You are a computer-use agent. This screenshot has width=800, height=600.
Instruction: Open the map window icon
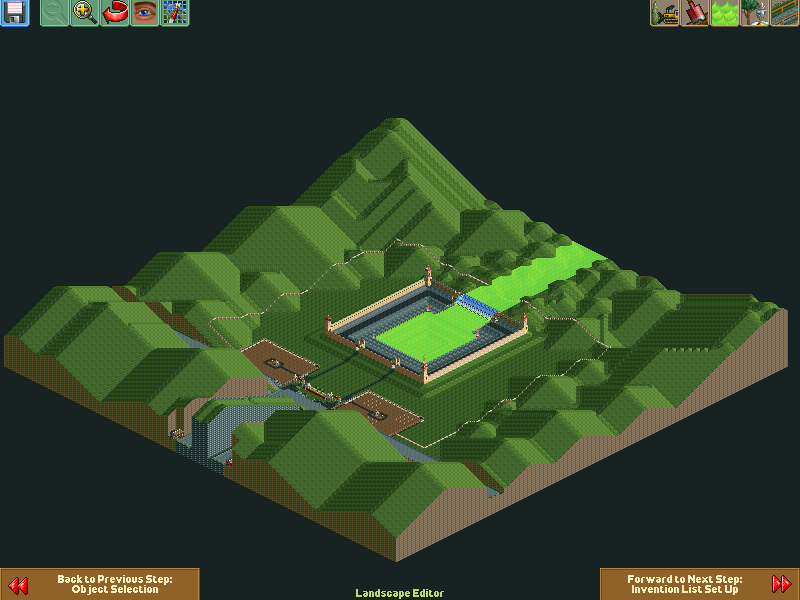pyautogui.click(x=175, y=13)
